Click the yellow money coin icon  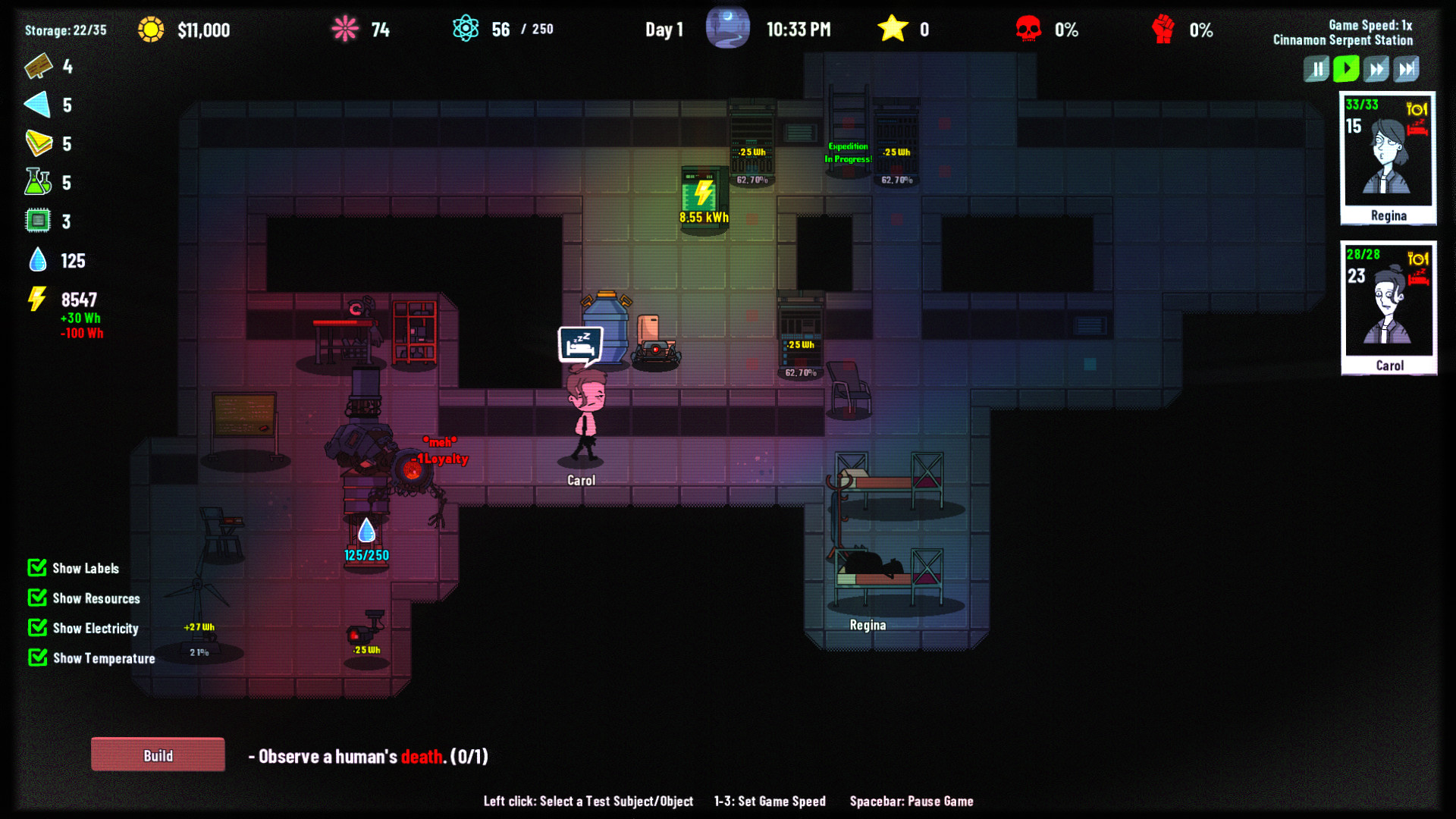click(151, 29)
